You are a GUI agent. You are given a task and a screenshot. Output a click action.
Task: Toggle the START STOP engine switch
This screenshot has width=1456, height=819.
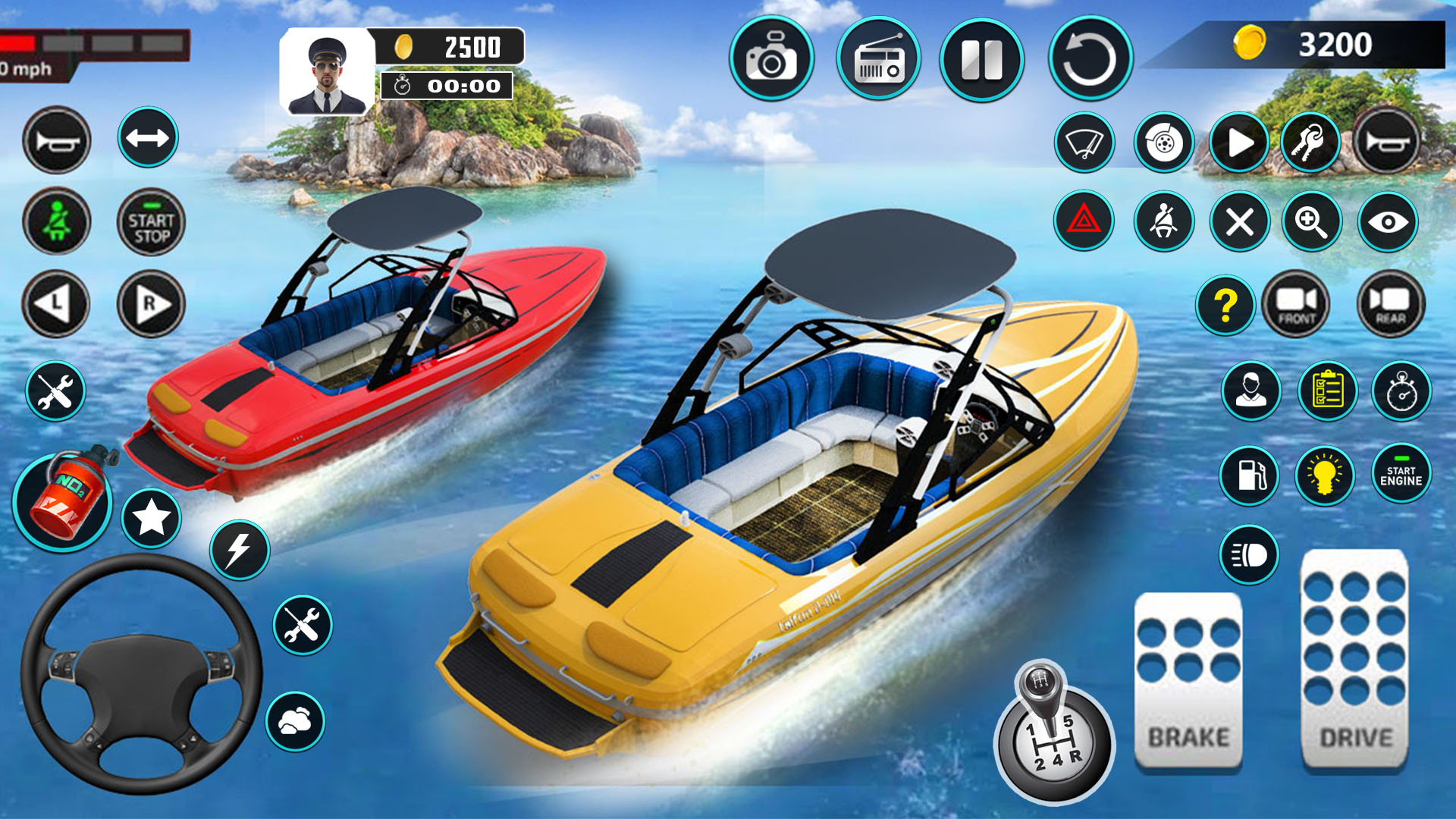click(x=149, y=220)
